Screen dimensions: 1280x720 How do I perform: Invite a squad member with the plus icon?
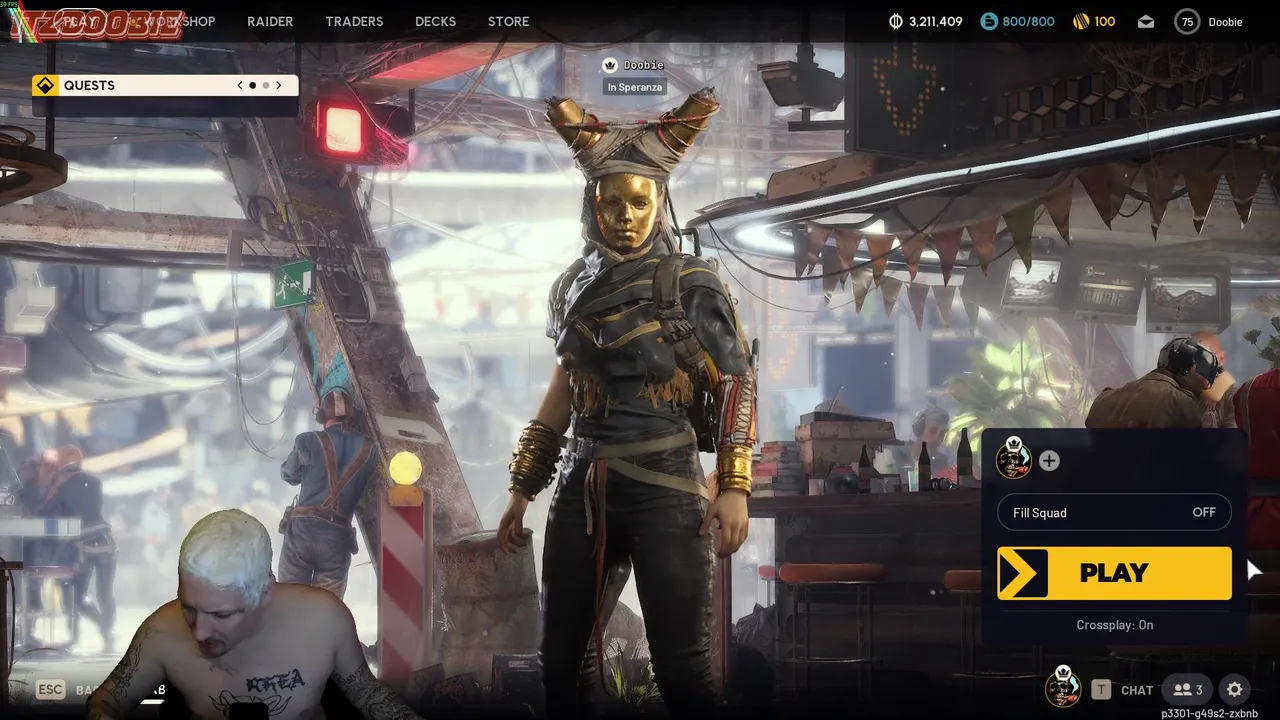point(1049,461)
